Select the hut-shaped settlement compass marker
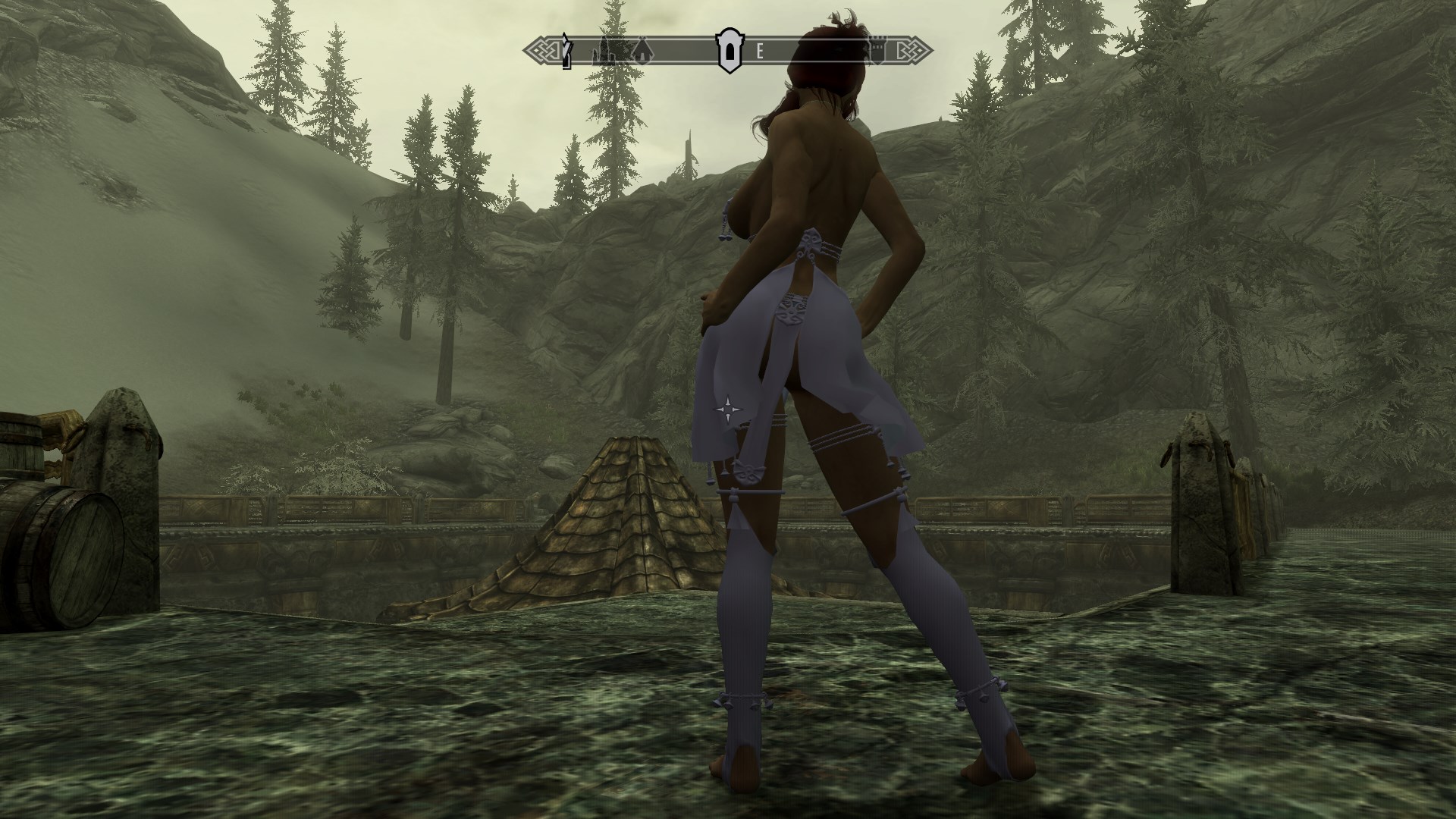 pyautogui.click(x=642, y=51)
